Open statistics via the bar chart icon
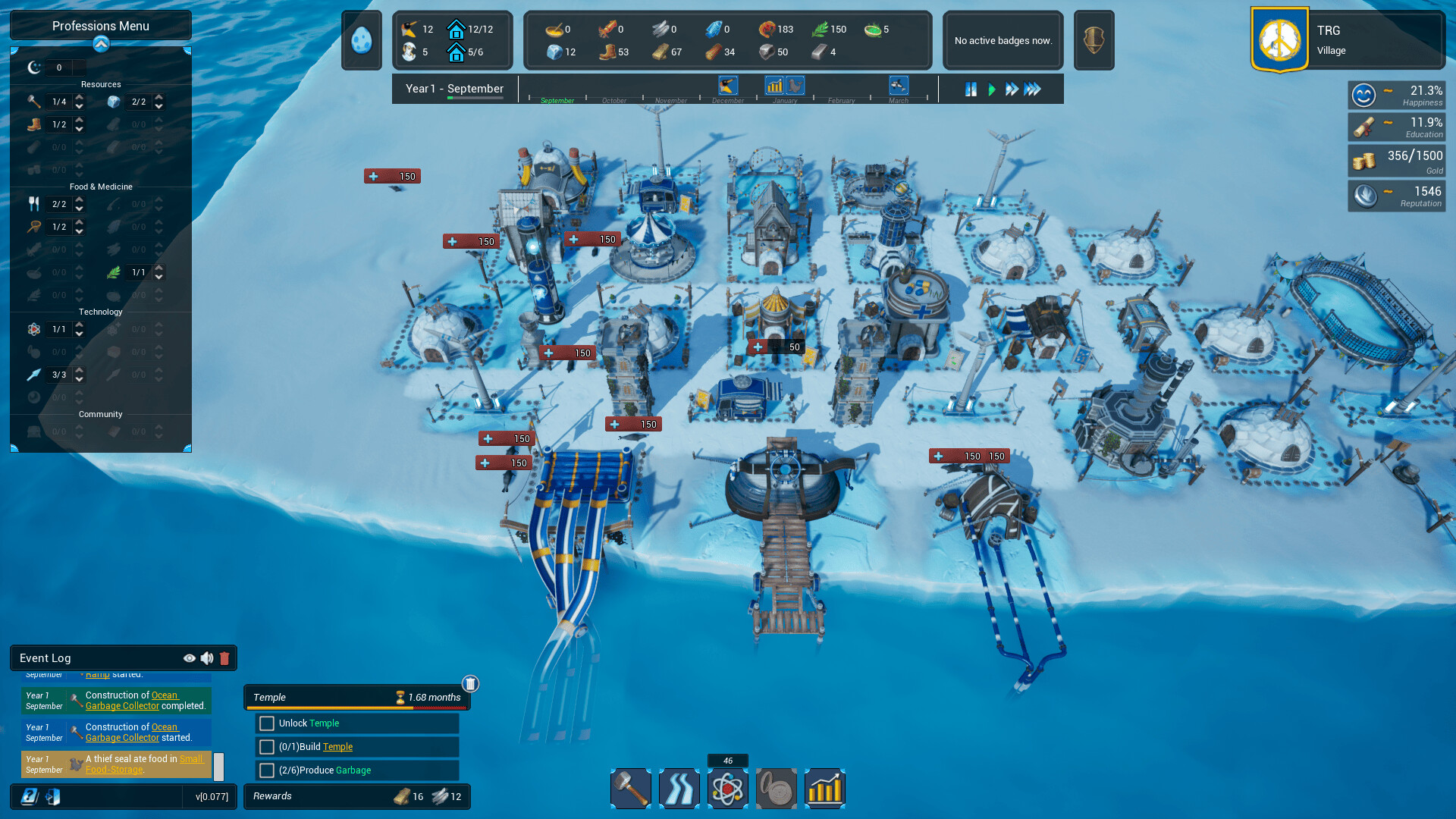Image resolution: width=1456 pixels, height=819 pixels. (824, 789)
